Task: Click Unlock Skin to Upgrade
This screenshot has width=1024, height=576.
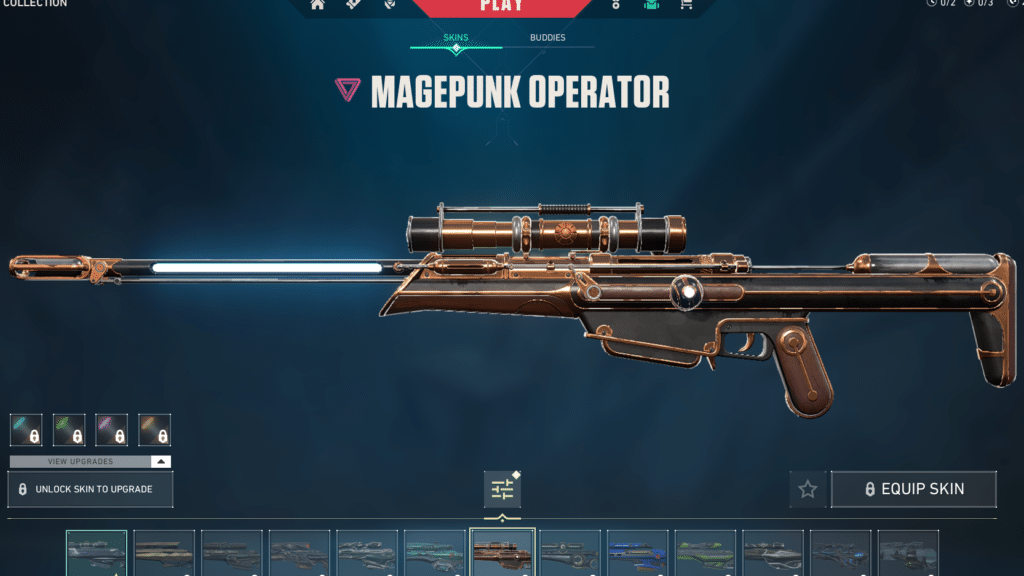Action: point(91,489)
